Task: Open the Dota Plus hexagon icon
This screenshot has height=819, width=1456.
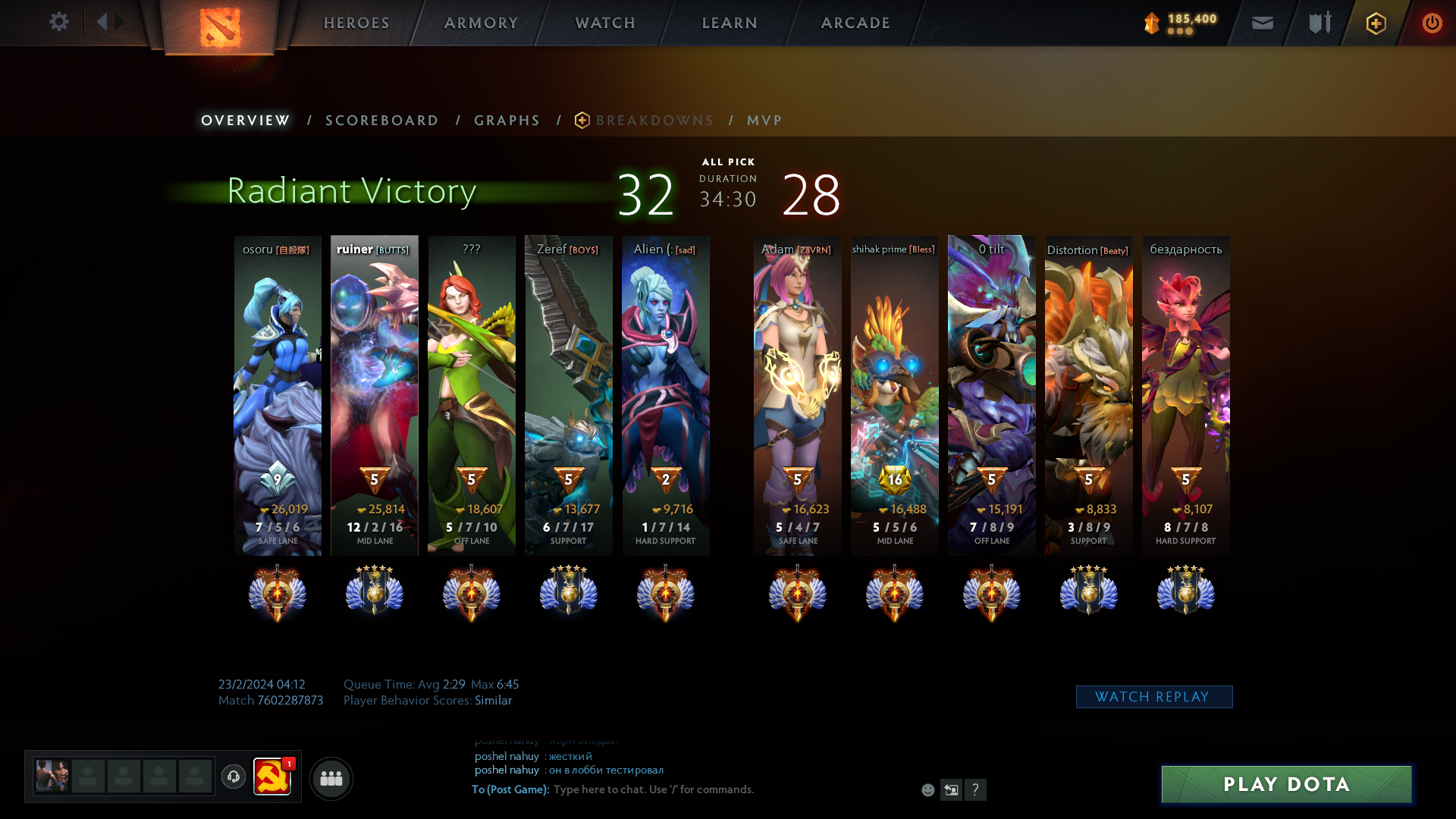Action: pos(1376,23)
